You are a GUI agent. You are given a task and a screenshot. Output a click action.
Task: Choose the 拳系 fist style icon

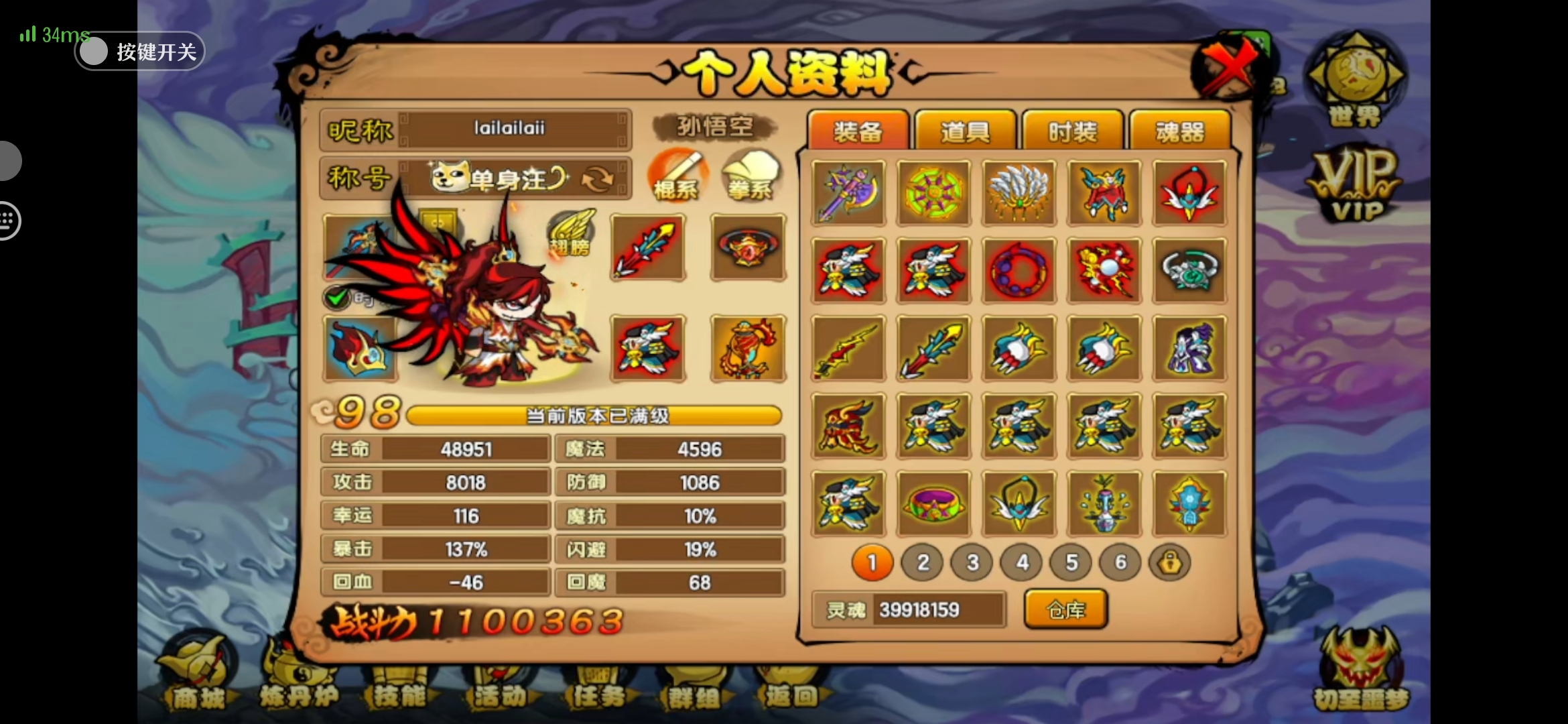point(750,176)
